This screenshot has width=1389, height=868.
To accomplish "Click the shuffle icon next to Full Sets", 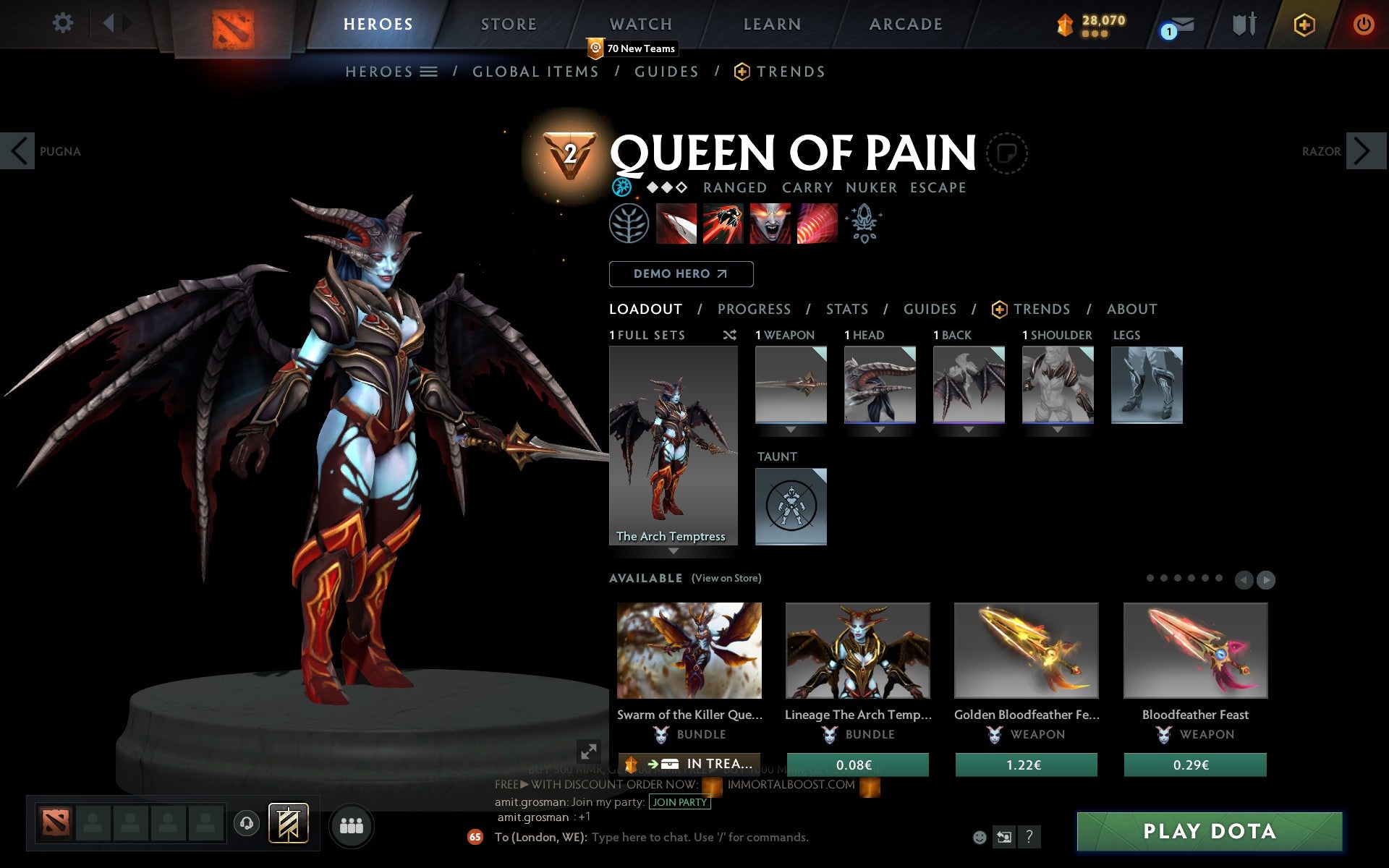I will click(x=730, y=335).
